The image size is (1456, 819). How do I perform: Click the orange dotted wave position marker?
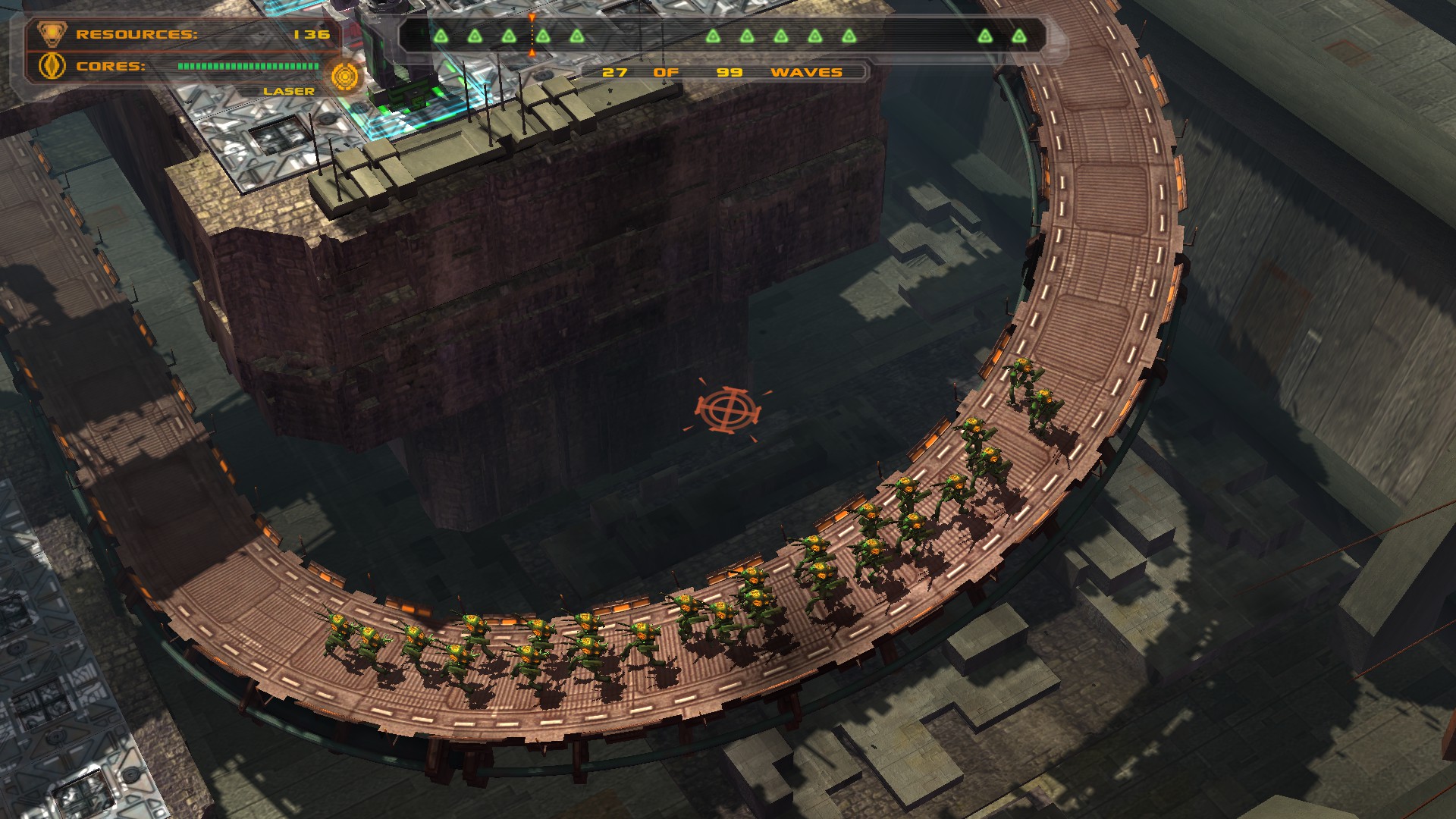(x=532, y=33)
